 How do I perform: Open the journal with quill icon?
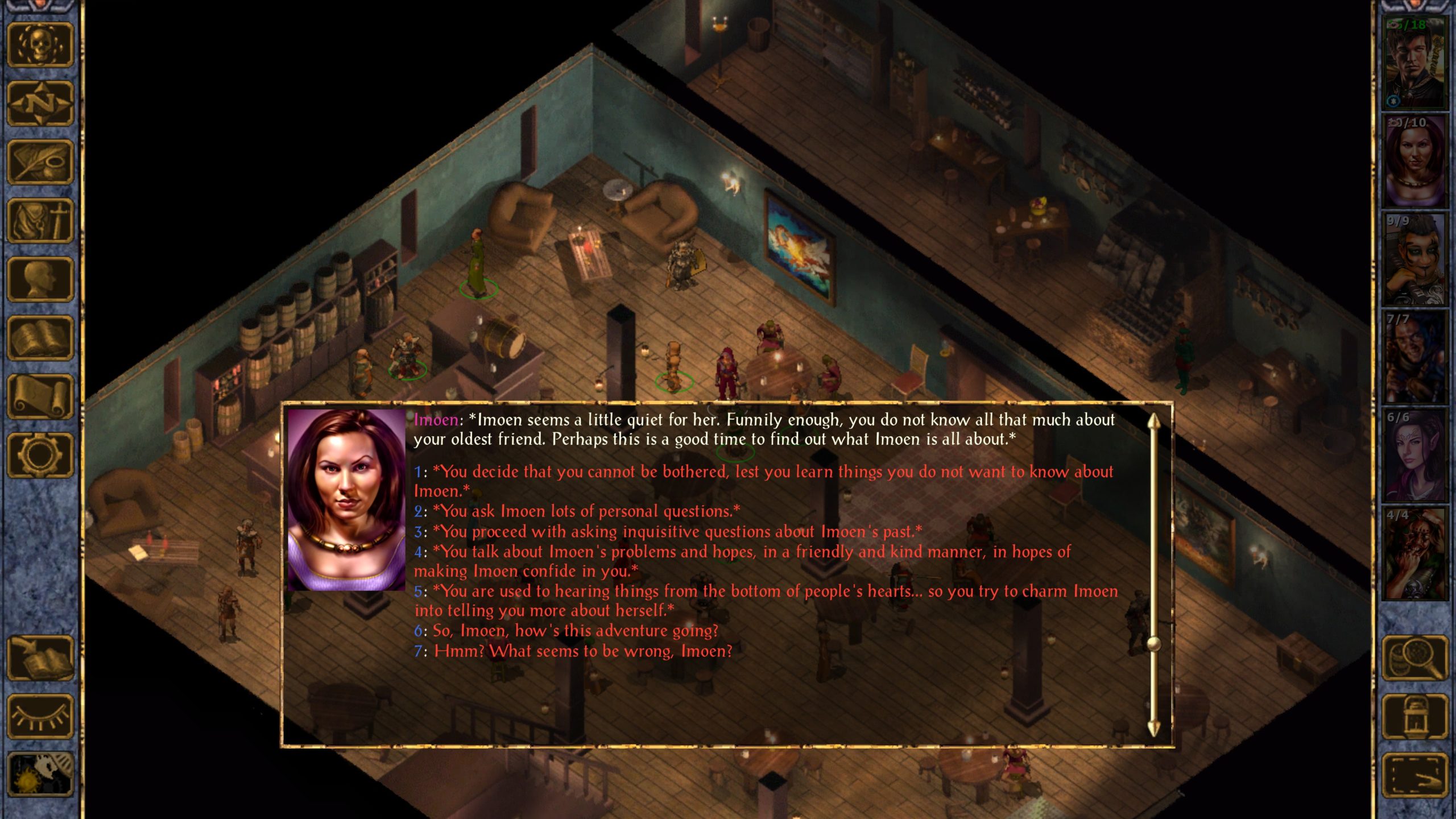(40, 162)
